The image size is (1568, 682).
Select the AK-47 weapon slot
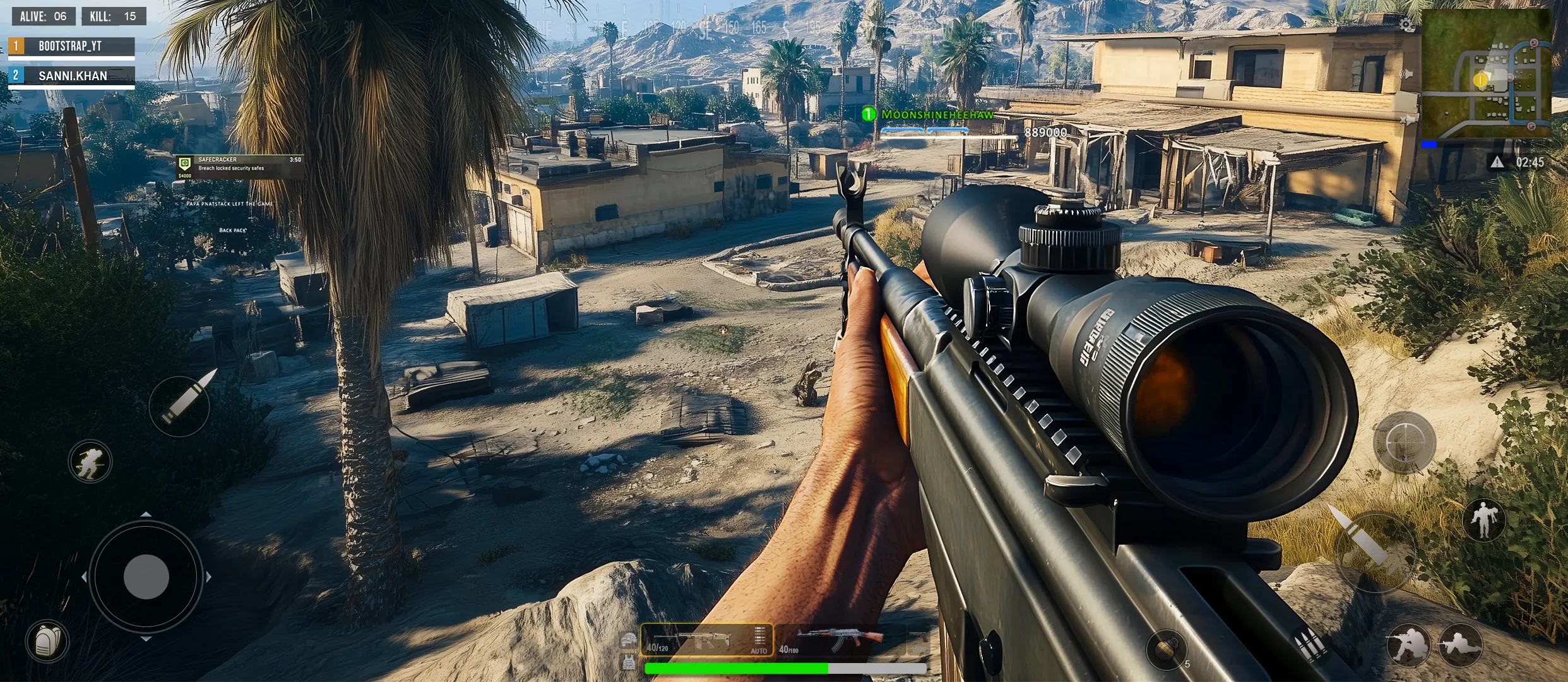click(x=840, y=640)
